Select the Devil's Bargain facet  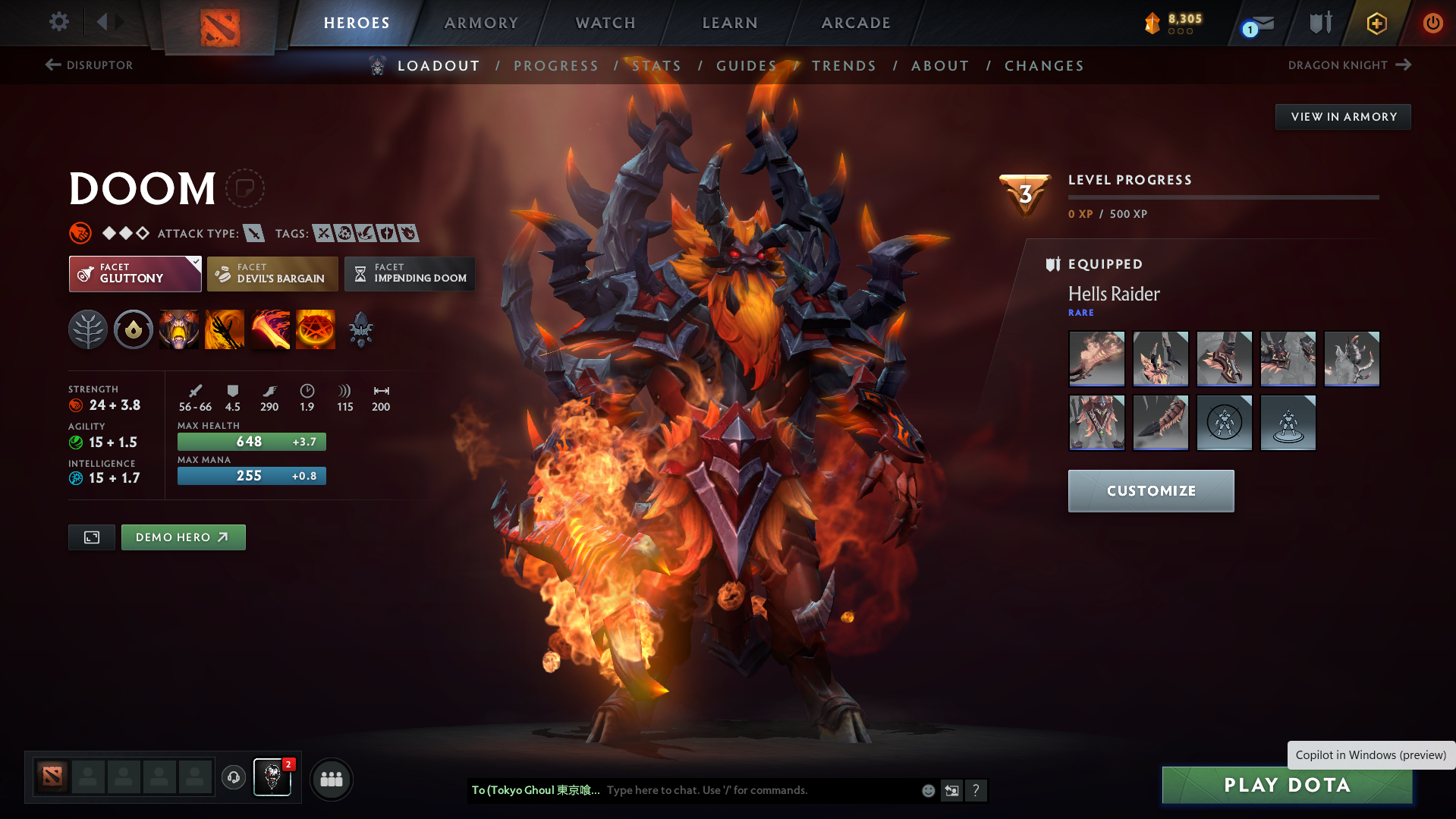click(x=272, y=274)
